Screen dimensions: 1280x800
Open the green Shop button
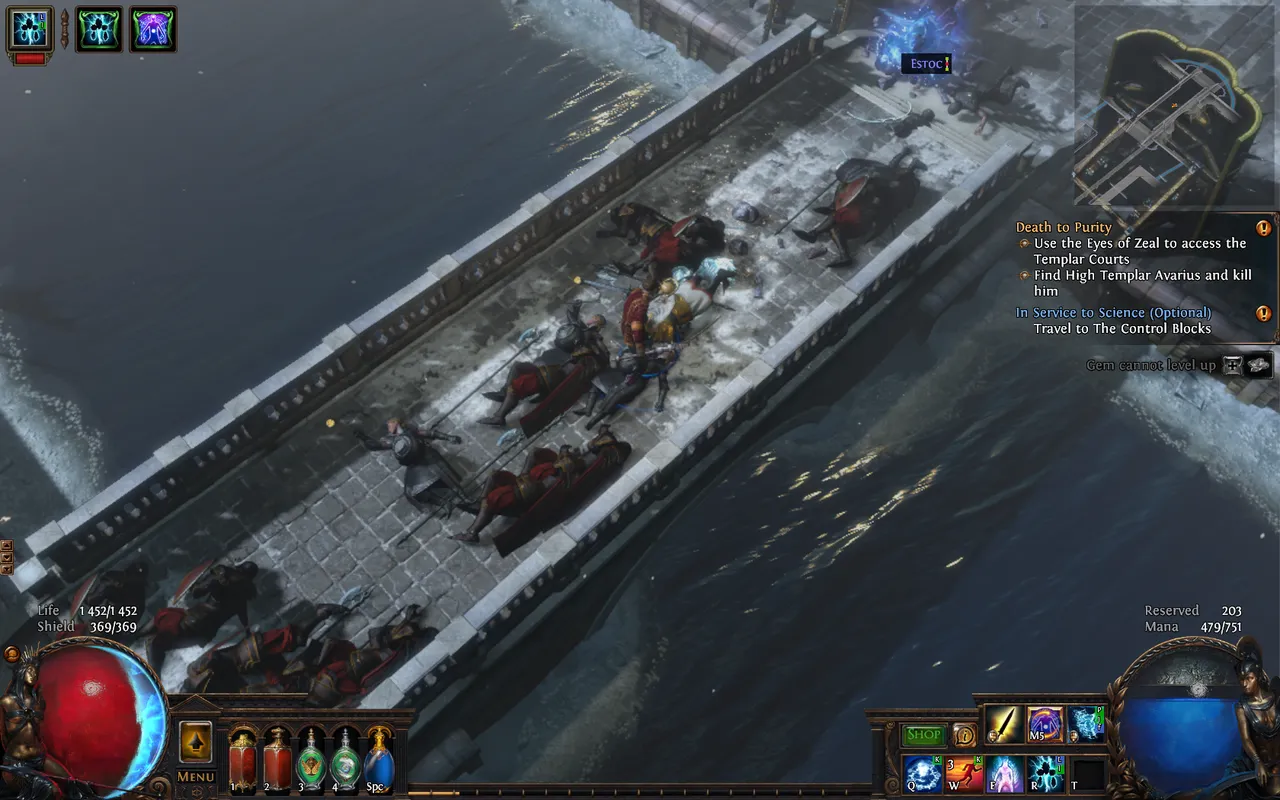pyautogui.click(x=923, y=735)
